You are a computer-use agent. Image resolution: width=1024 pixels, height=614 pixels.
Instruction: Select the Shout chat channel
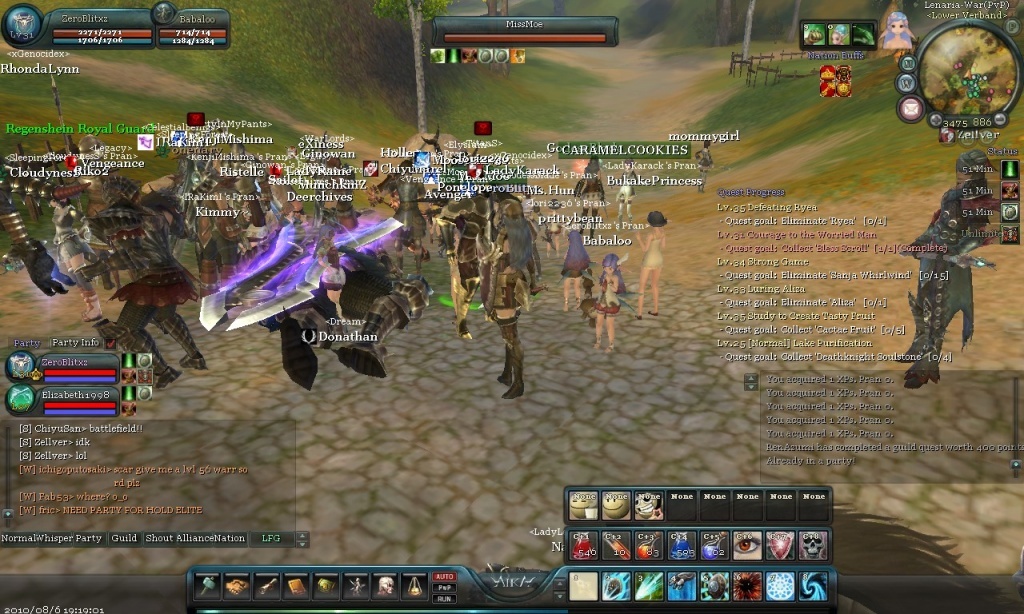(x=159, y=538)
